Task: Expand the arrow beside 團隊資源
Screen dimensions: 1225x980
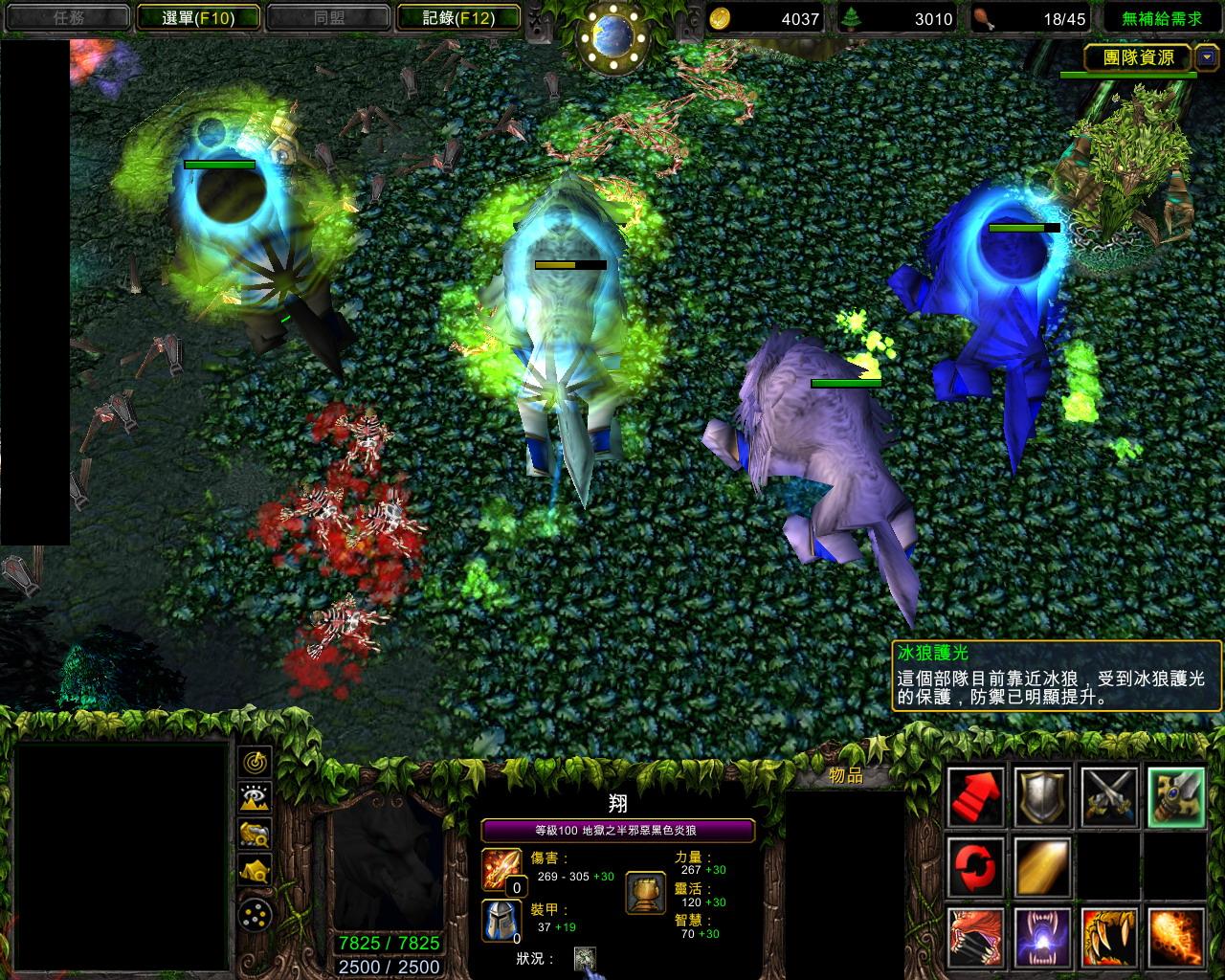Action: (x=1207, y=57)
